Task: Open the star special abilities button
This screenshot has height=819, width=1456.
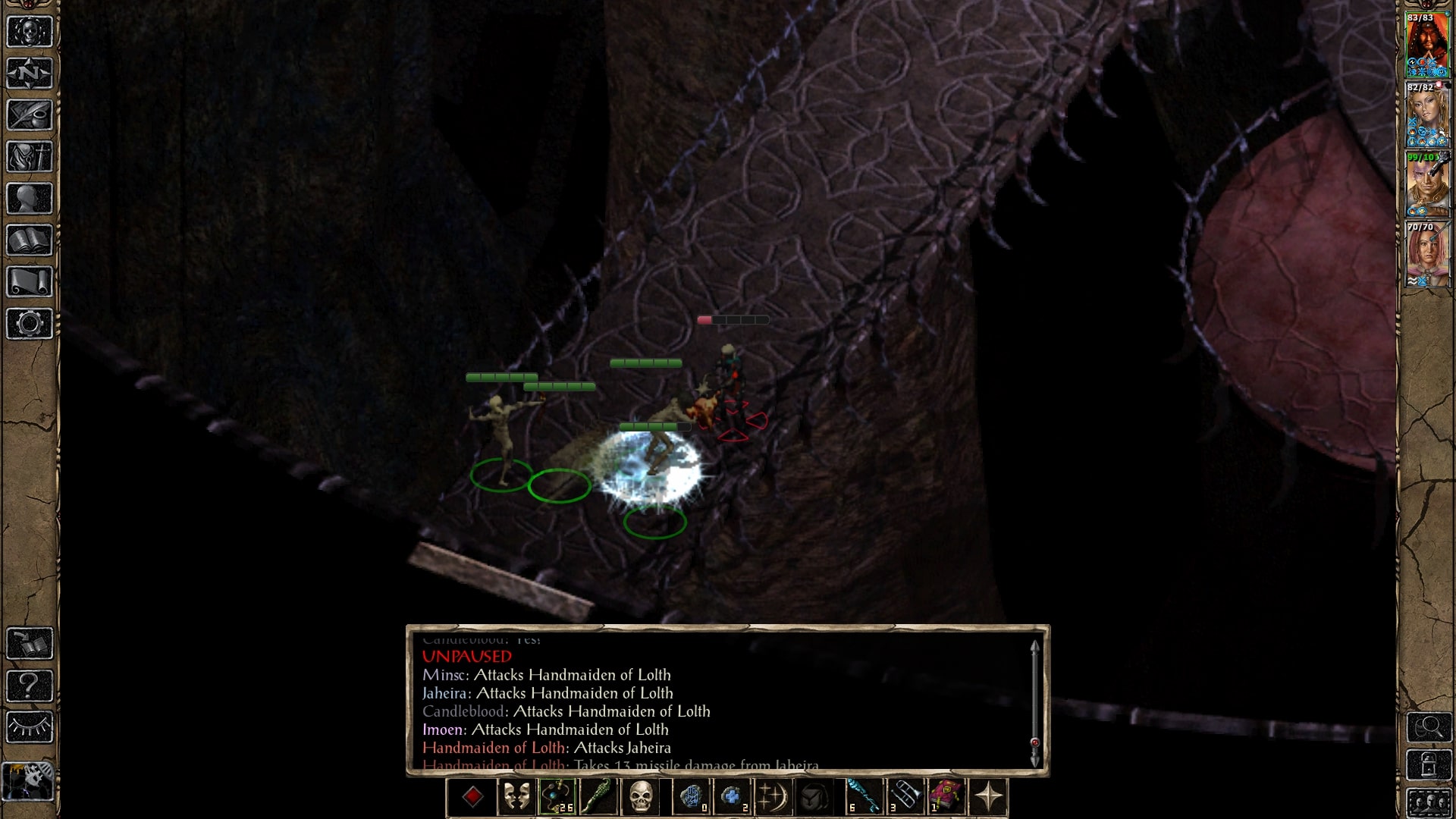Action: click(988, 798)
